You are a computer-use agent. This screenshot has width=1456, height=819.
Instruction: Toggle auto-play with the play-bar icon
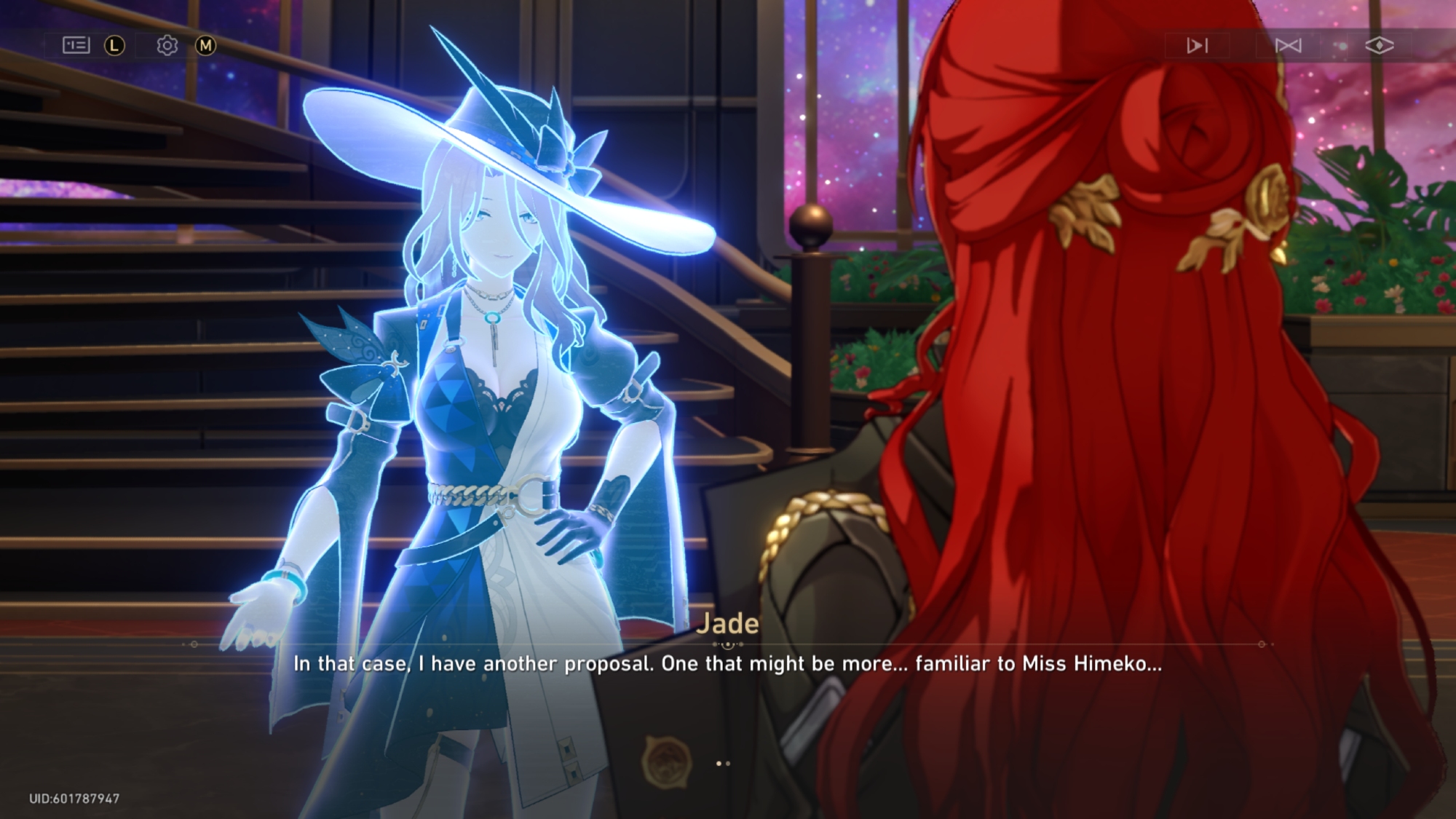point(1197,46)
